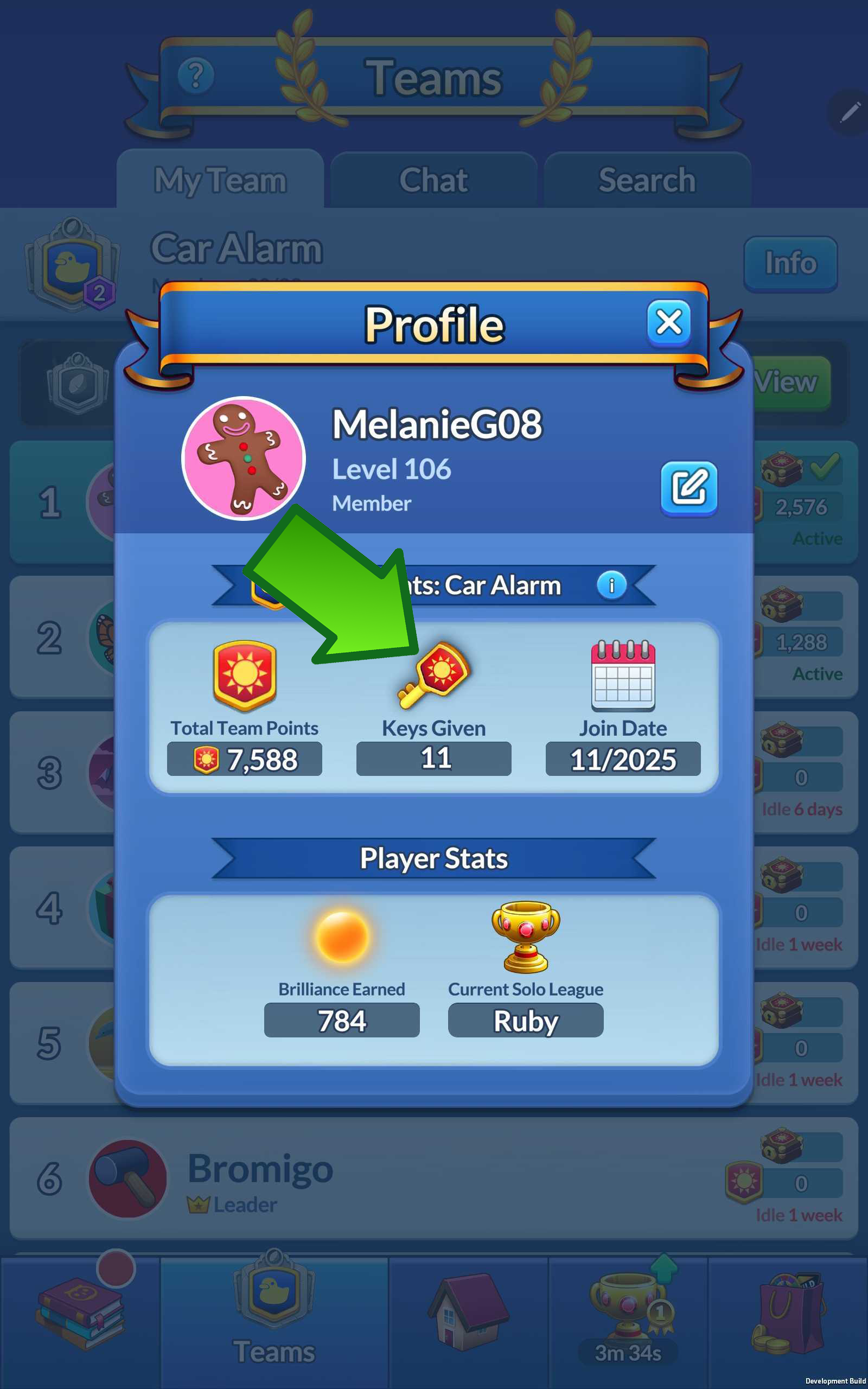Edit the MelanieG08 profile
The height and width of the screenshot is (1389, 868).
pyautogui.click(x=688, y=488)
